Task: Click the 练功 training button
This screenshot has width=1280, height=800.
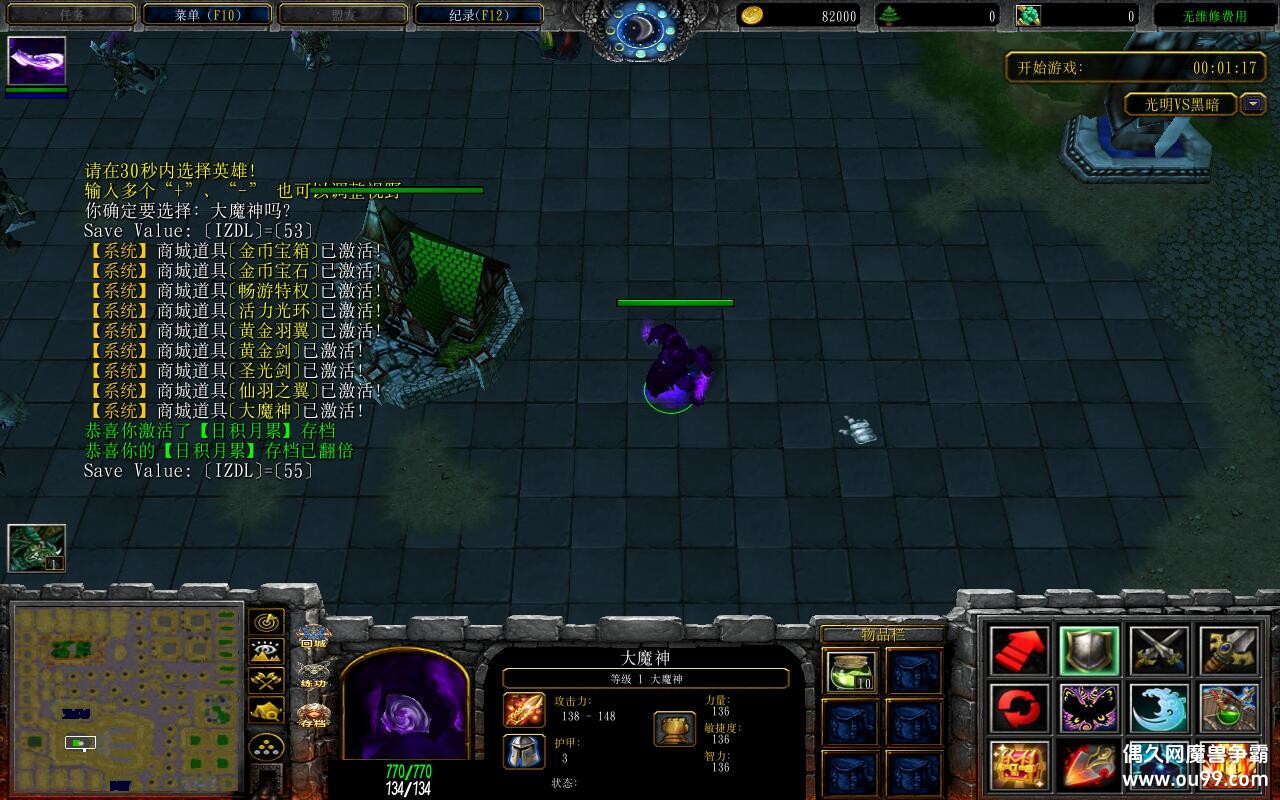Action: (313, 676)
